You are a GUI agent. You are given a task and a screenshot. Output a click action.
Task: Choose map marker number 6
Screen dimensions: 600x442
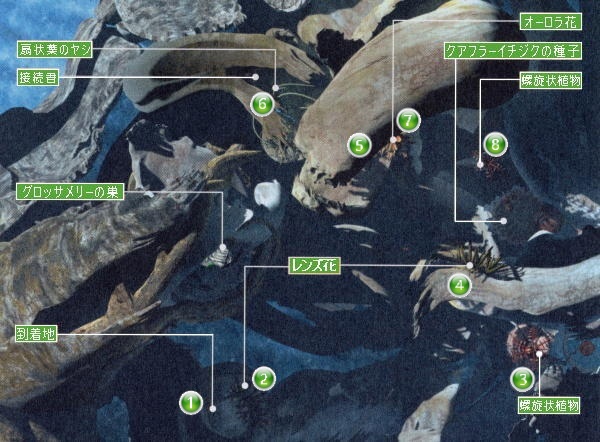click(x=262, y=102)
